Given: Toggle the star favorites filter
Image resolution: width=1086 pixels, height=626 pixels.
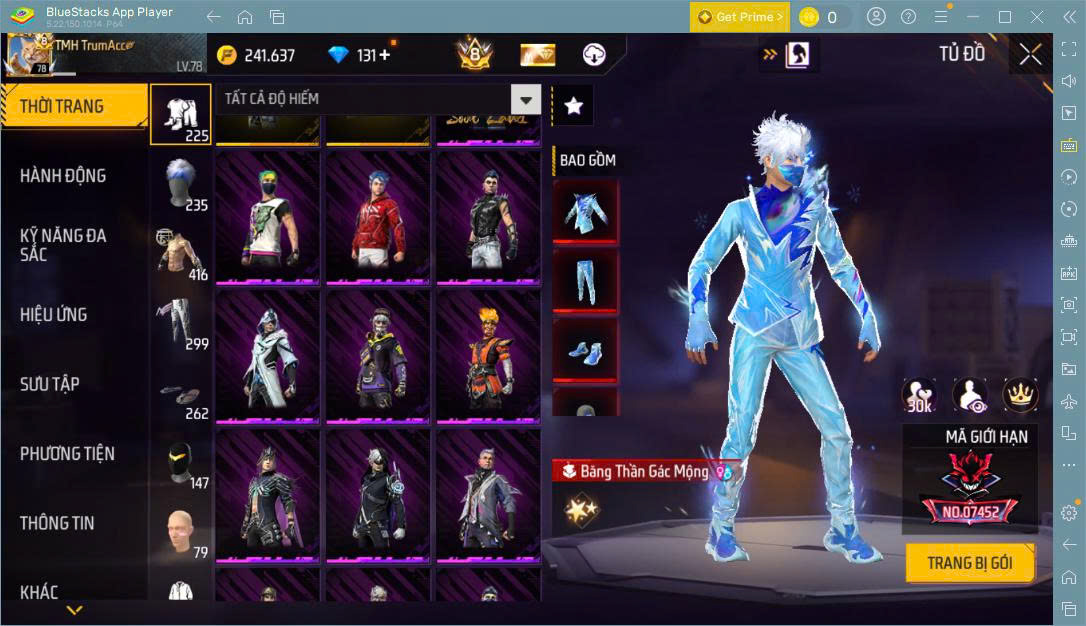Looking at the screenshot, I should coord(573,106).
